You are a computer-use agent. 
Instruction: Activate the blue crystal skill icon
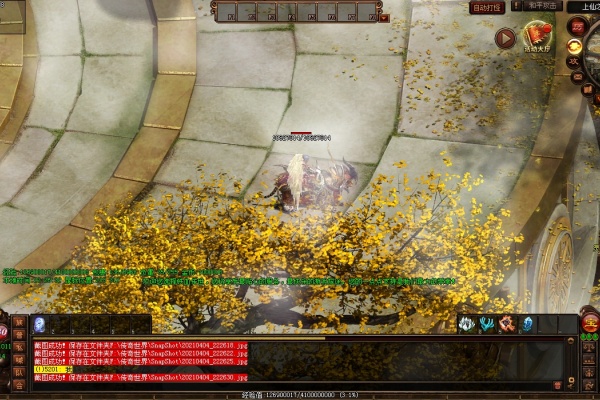click(x=527, y=323)
